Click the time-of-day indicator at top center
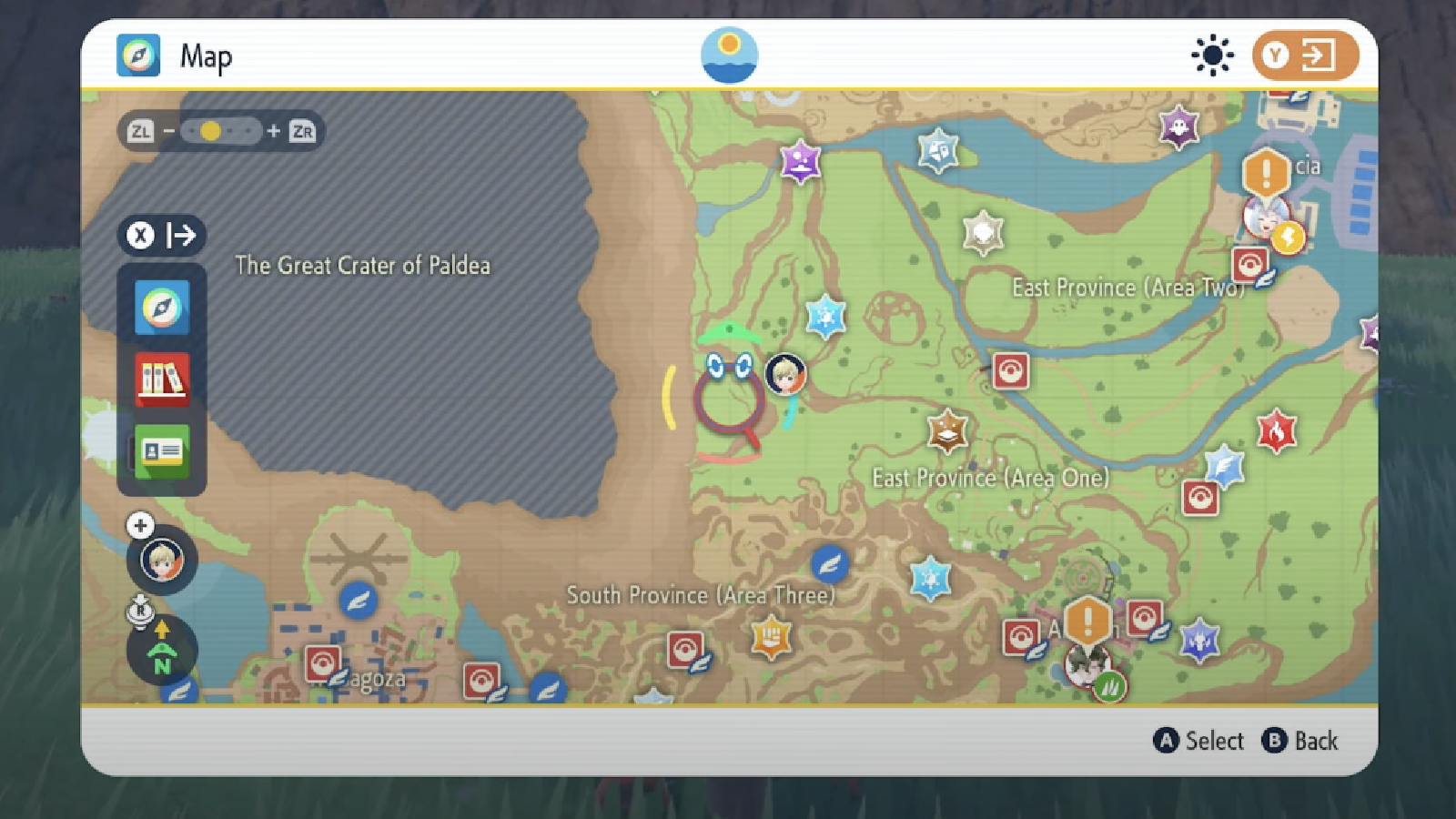This screenshot has height=819, width=1456. [x=729, y=55]
